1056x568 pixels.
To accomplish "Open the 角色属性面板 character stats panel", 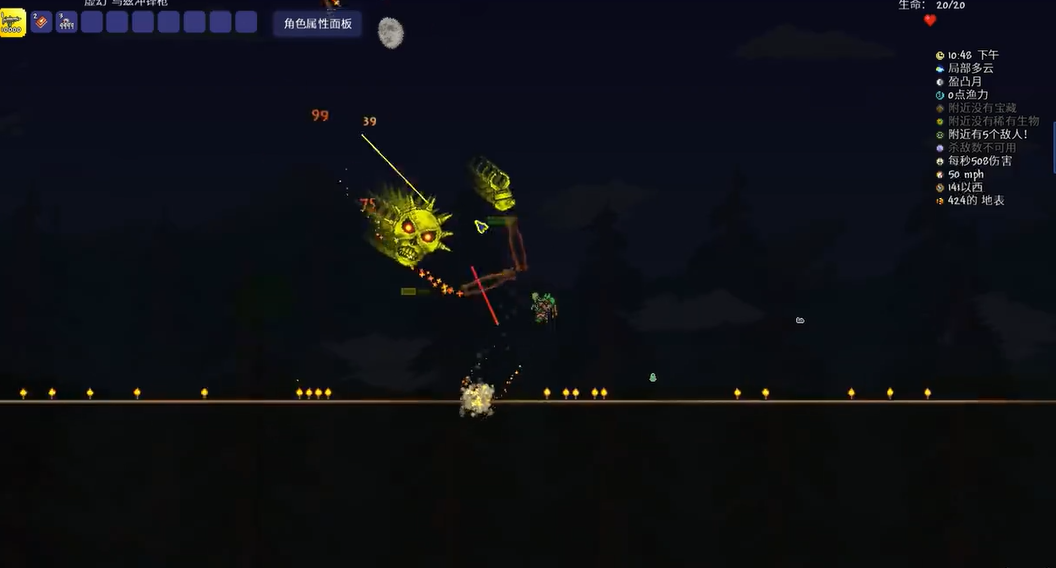I will [x=317, y=24].
